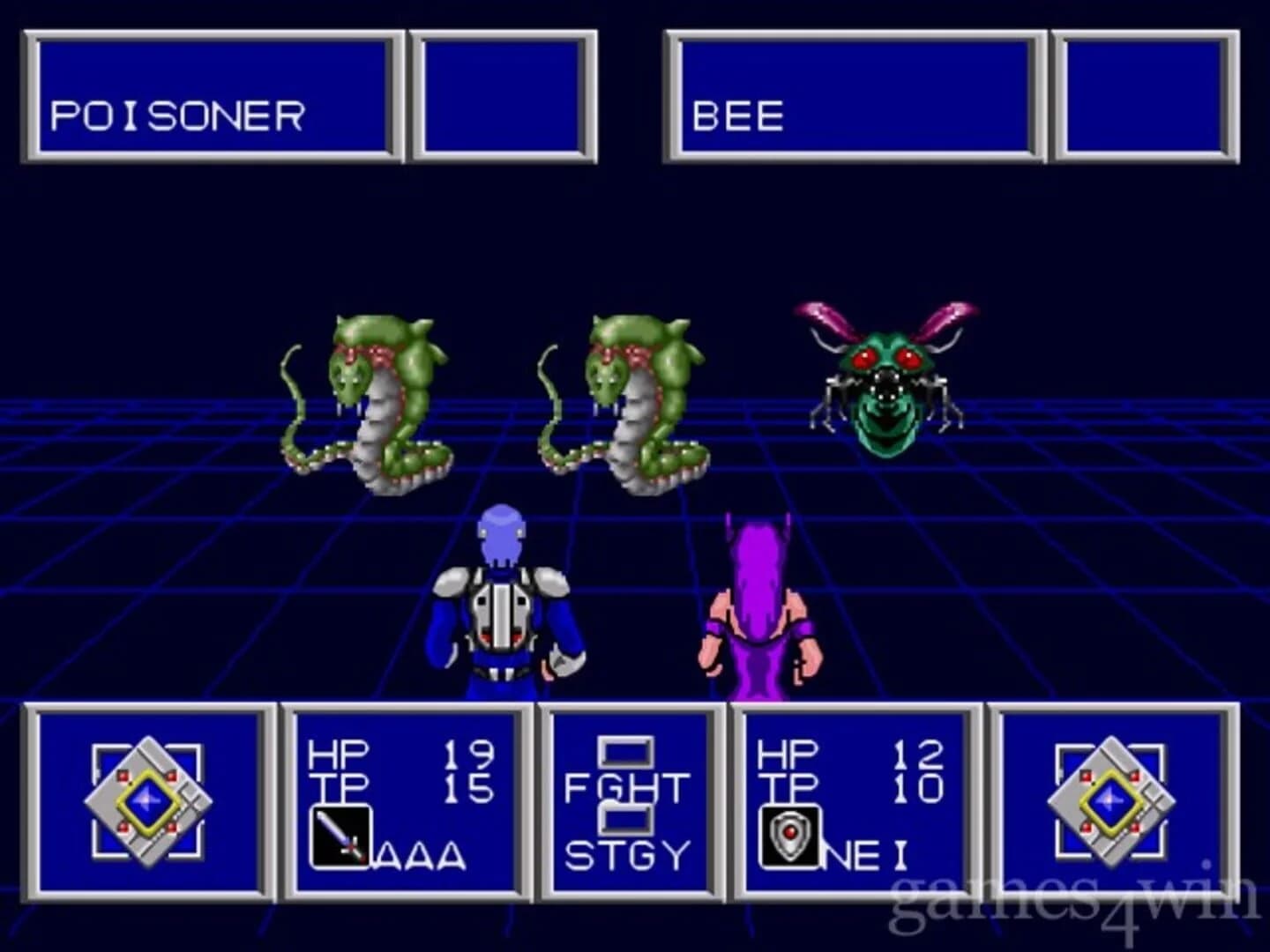1270x952 pixels.
Task: Select the blue-armored character sprite
Action: coord(503,608)
